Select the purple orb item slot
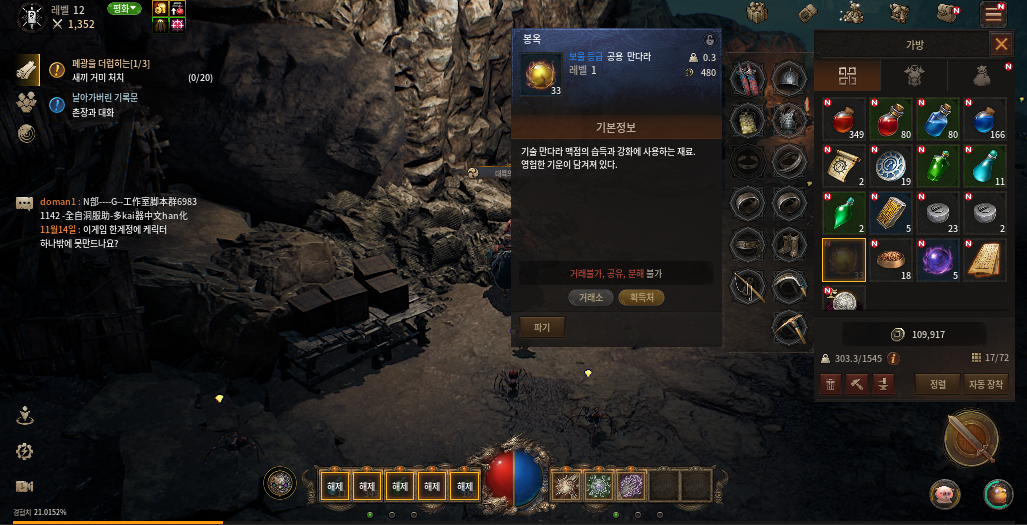Screen dimensions: 1027x525 (939, 260)
